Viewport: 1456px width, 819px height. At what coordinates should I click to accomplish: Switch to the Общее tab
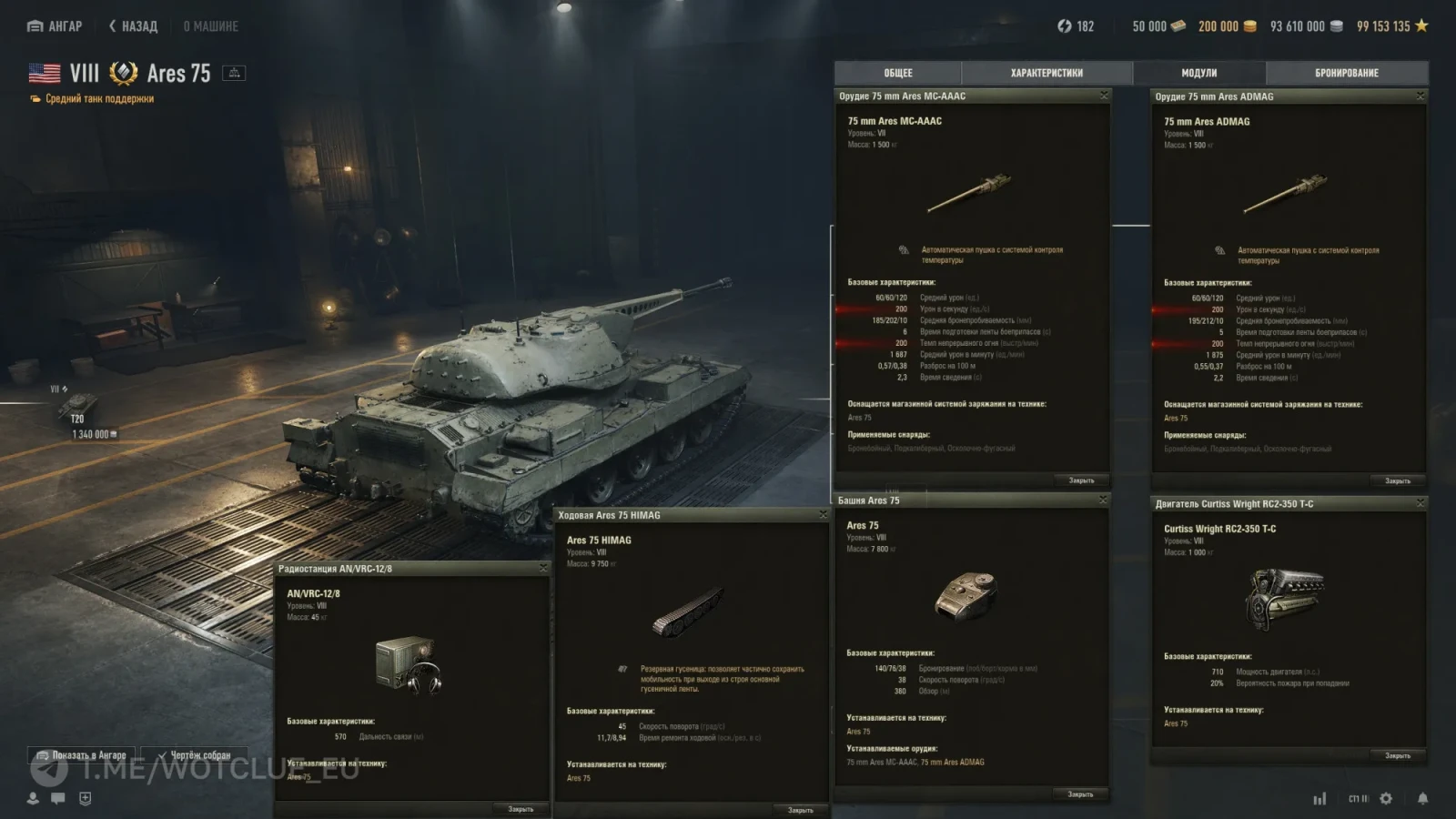point(897,73)
